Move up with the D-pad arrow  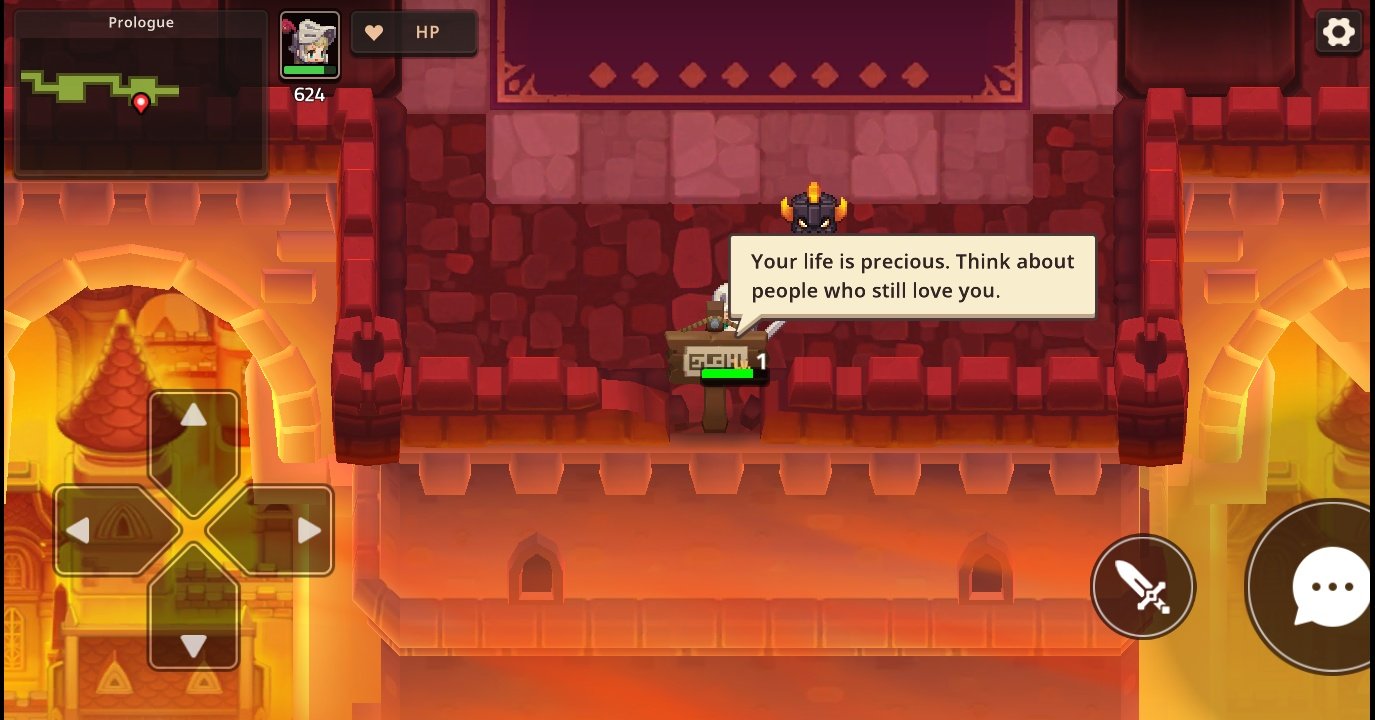point(193,431)
